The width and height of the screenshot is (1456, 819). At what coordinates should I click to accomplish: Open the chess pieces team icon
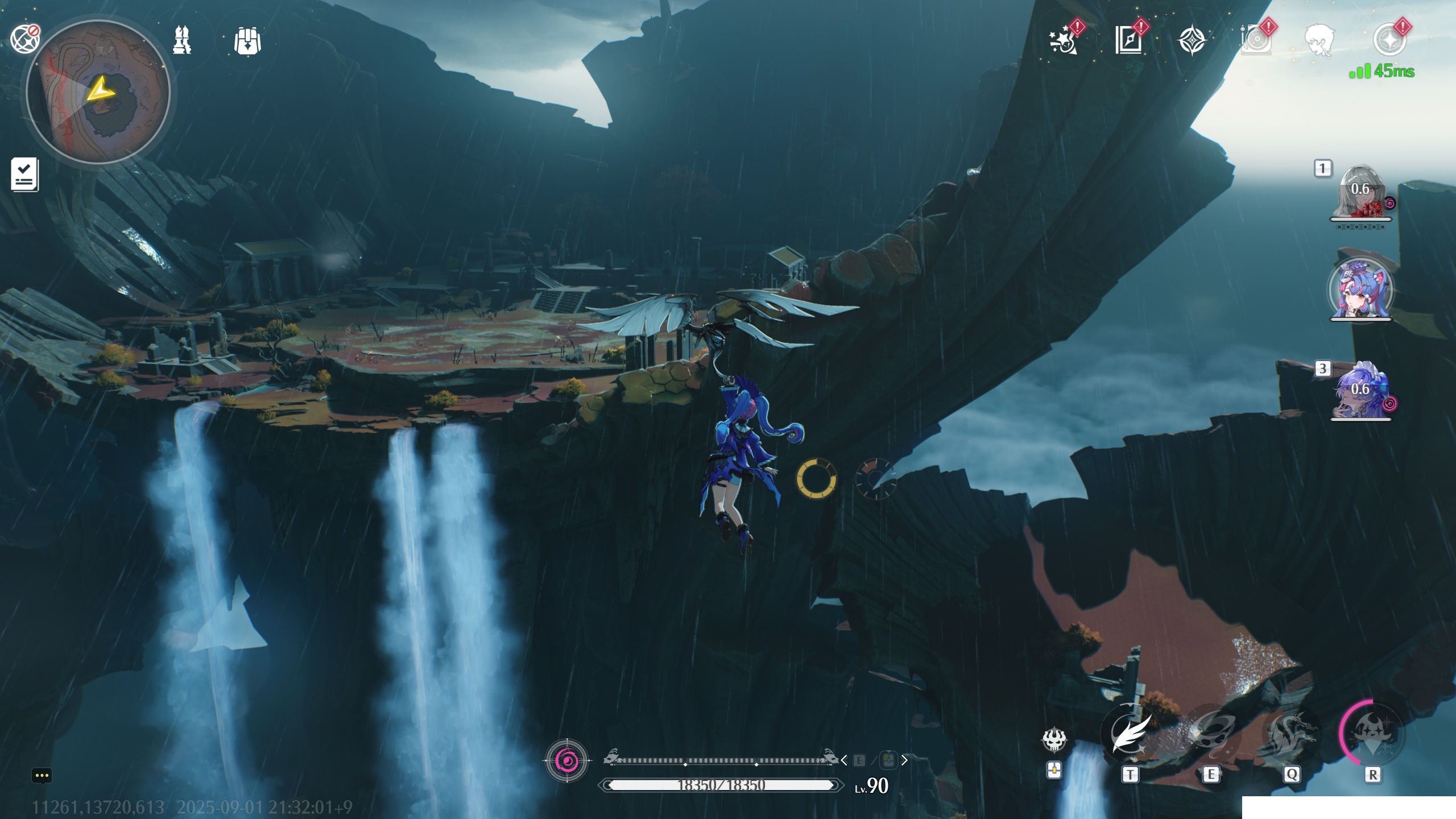coord(182,40)
